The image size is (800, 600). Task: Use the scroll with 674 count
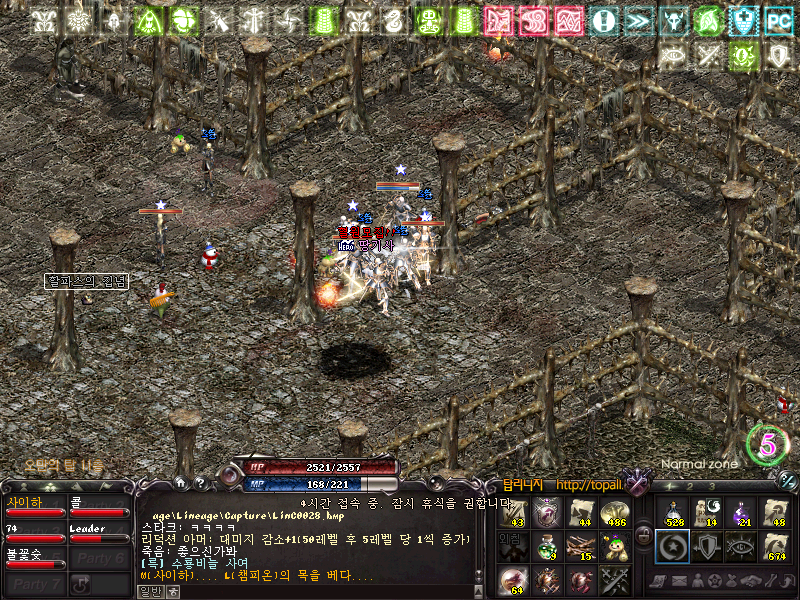(775, 546)
